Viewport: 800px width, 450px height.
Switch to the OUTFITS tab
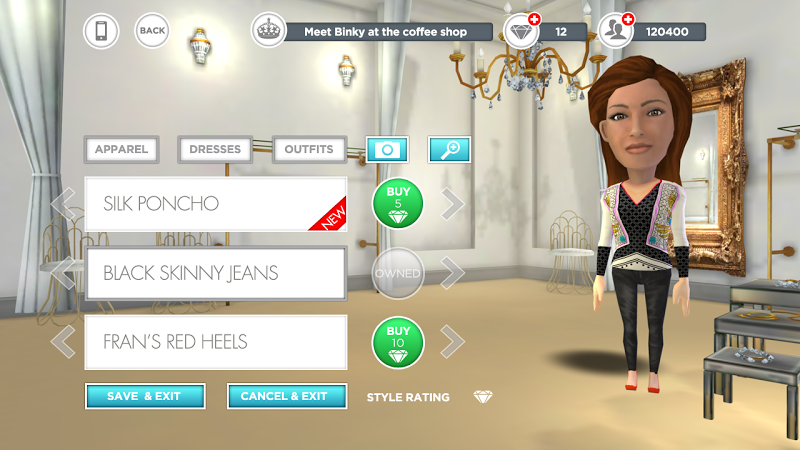click(309, 150)
